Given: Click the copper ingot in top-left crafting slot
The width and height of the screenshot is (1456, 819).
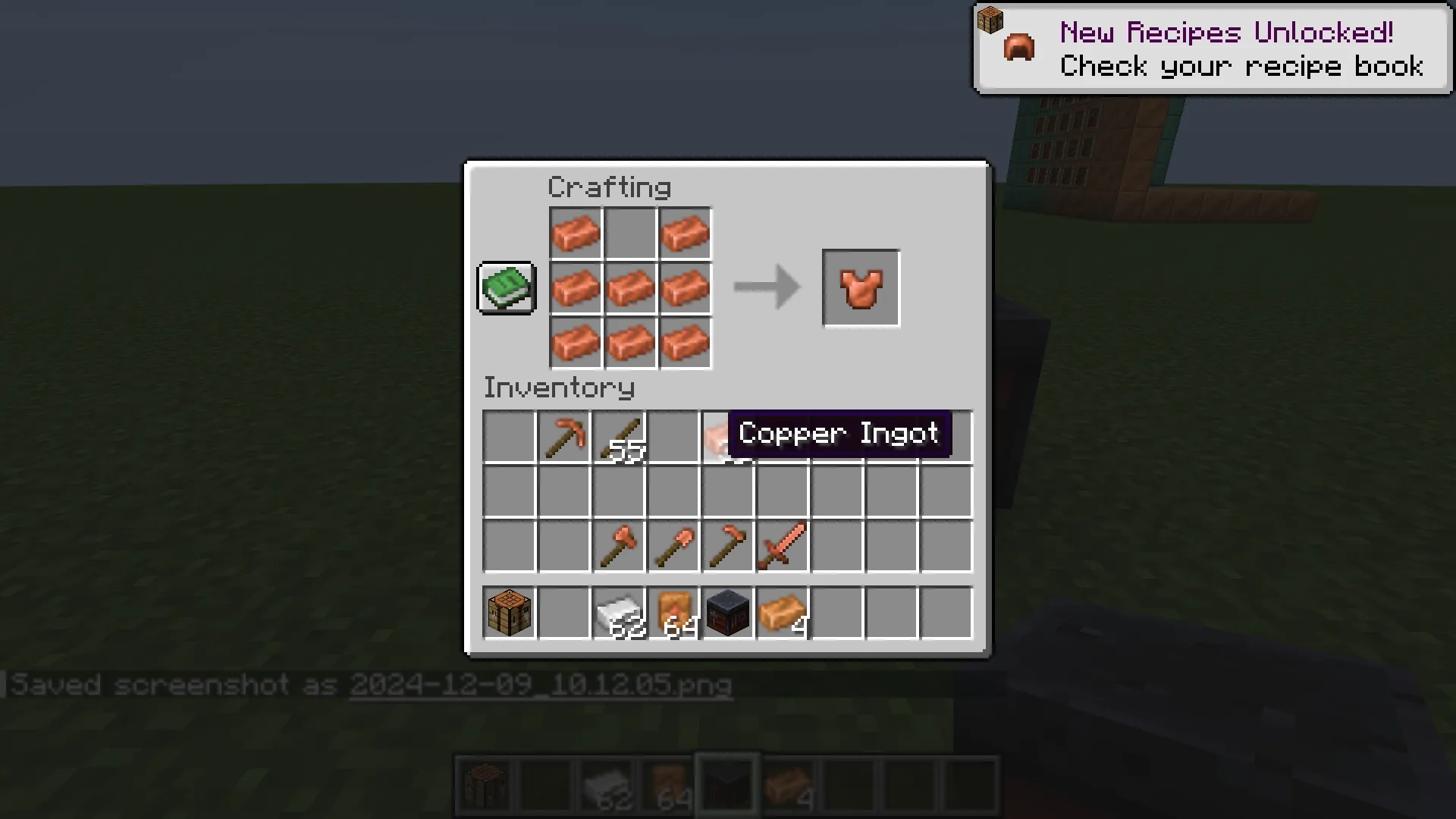Looking at the screenshot, I should (x=576, y=233).
